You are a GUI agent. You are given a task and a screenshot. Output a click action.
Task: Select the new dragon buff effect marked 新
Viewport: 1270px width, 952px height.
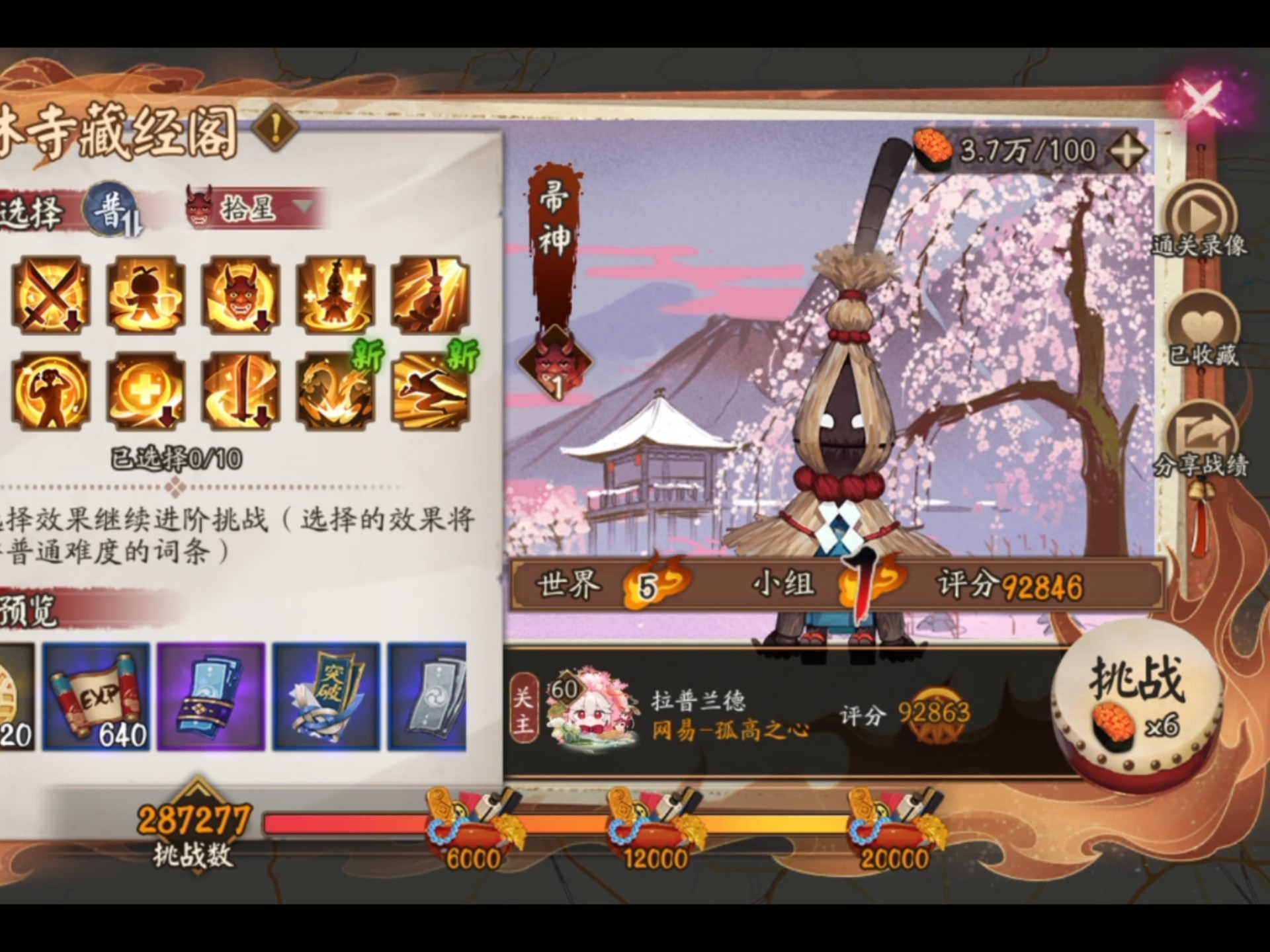(x=334, y=390)
